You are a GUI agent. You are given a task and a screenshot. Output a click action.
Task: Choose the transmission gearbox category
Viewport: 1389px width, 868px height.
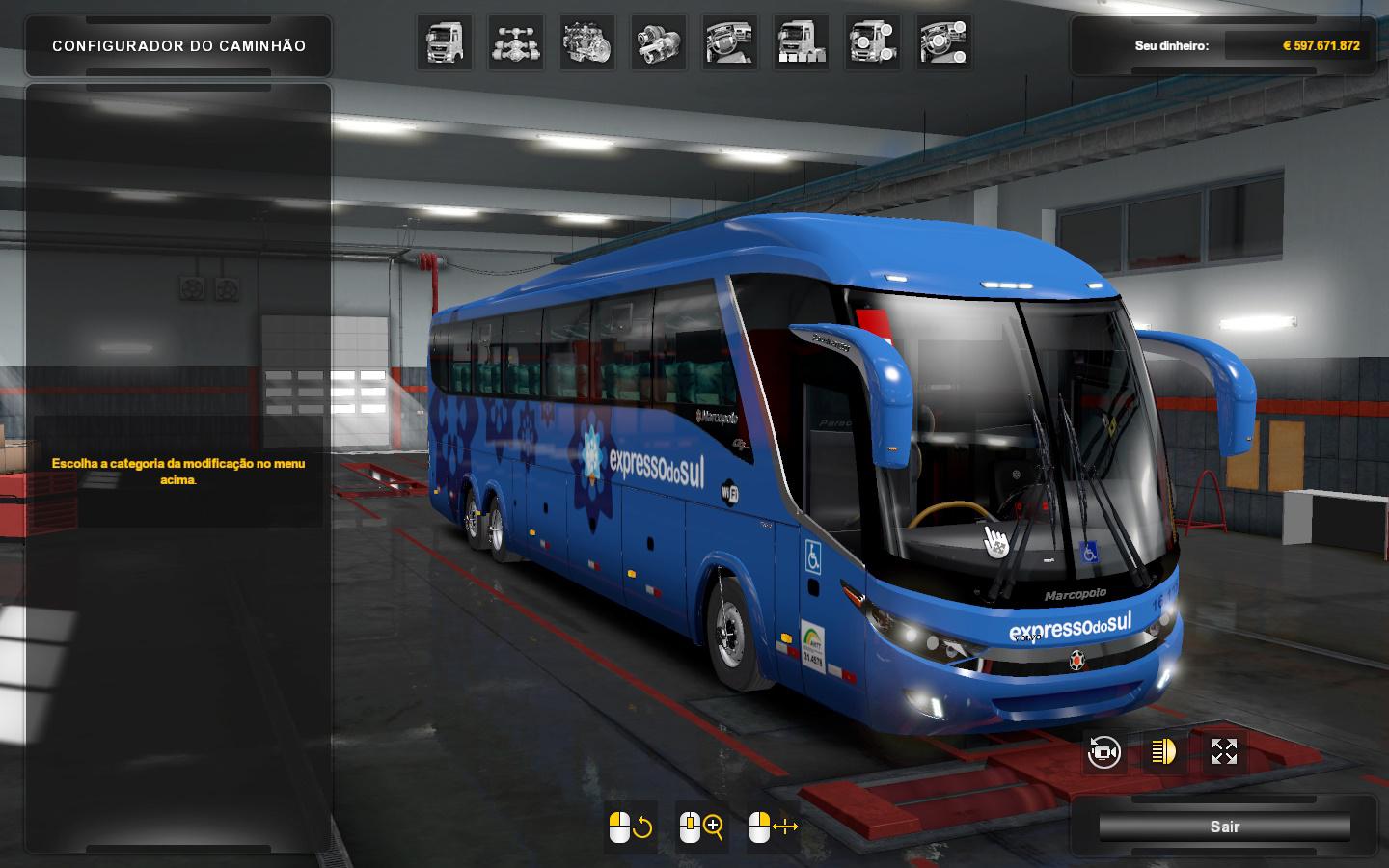pos(659,42)
